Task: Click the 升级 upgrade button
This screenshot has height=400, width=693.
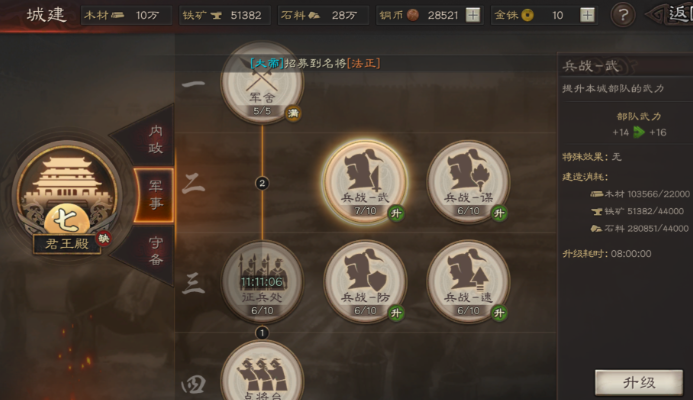Action: click(x=638, y=383)
